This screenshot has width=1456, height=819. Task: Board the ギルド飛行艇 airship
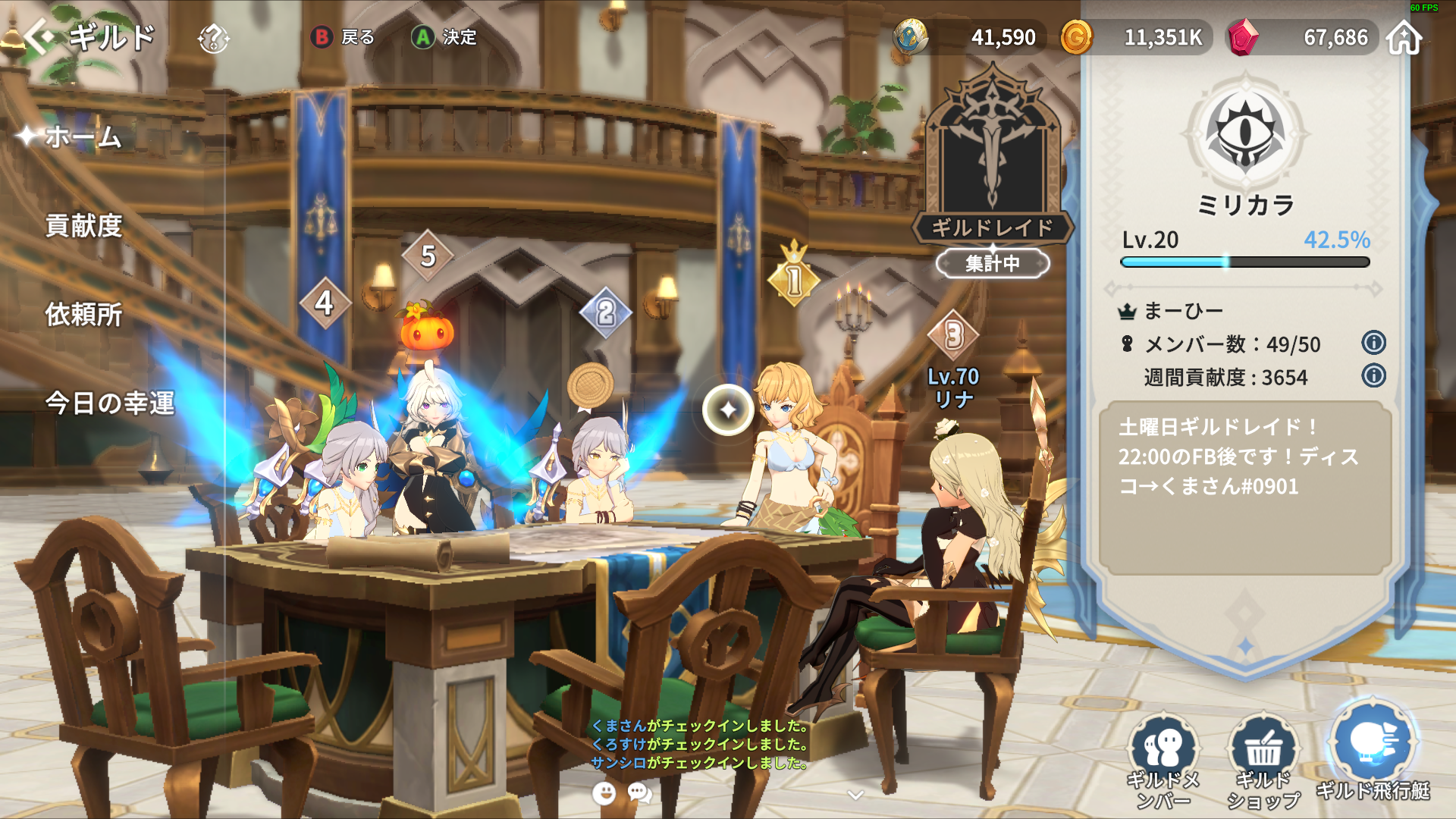[x=1373, y=751]
